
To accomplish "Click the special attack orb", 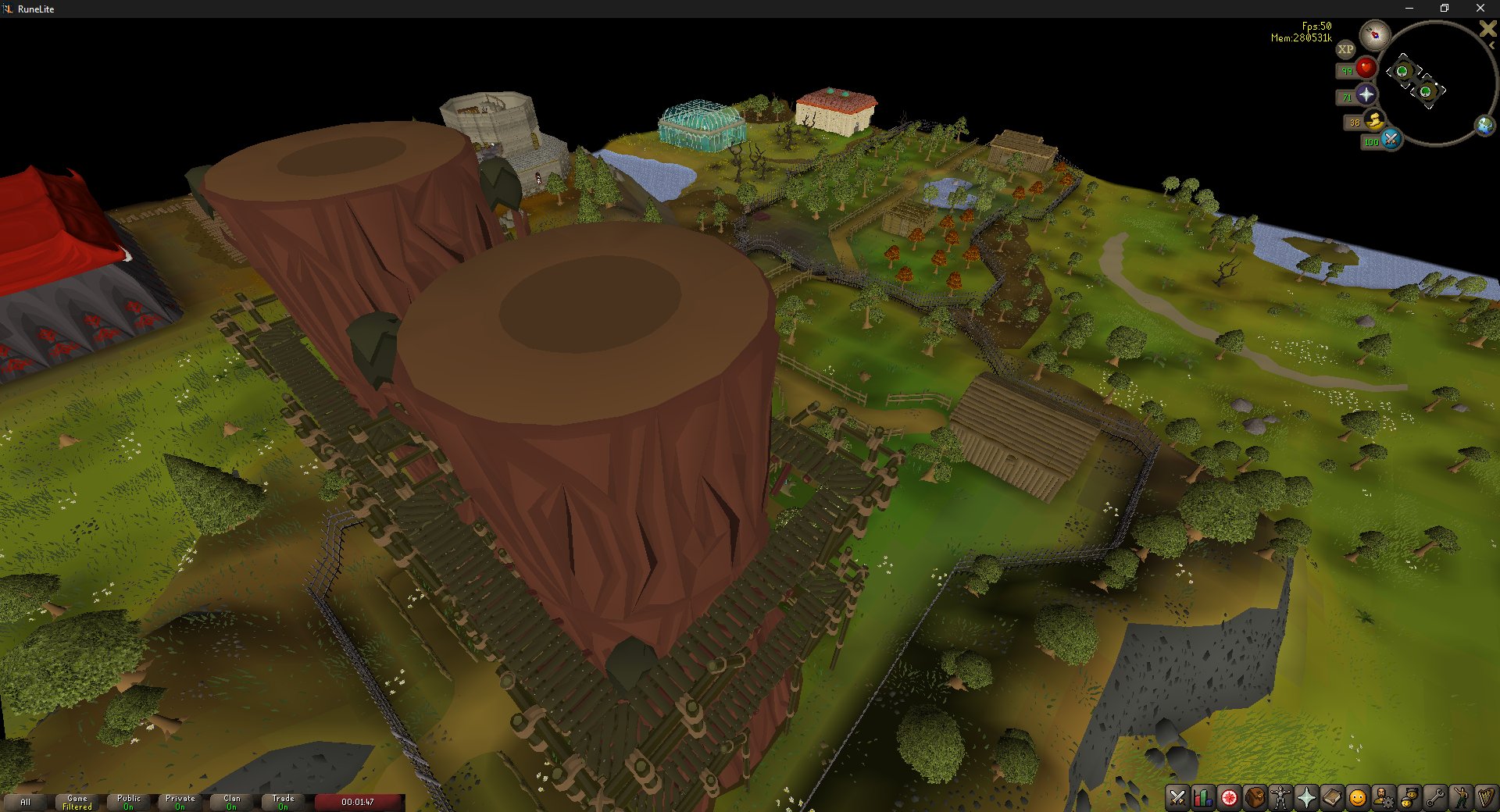I will click(x=1391, y=141).
